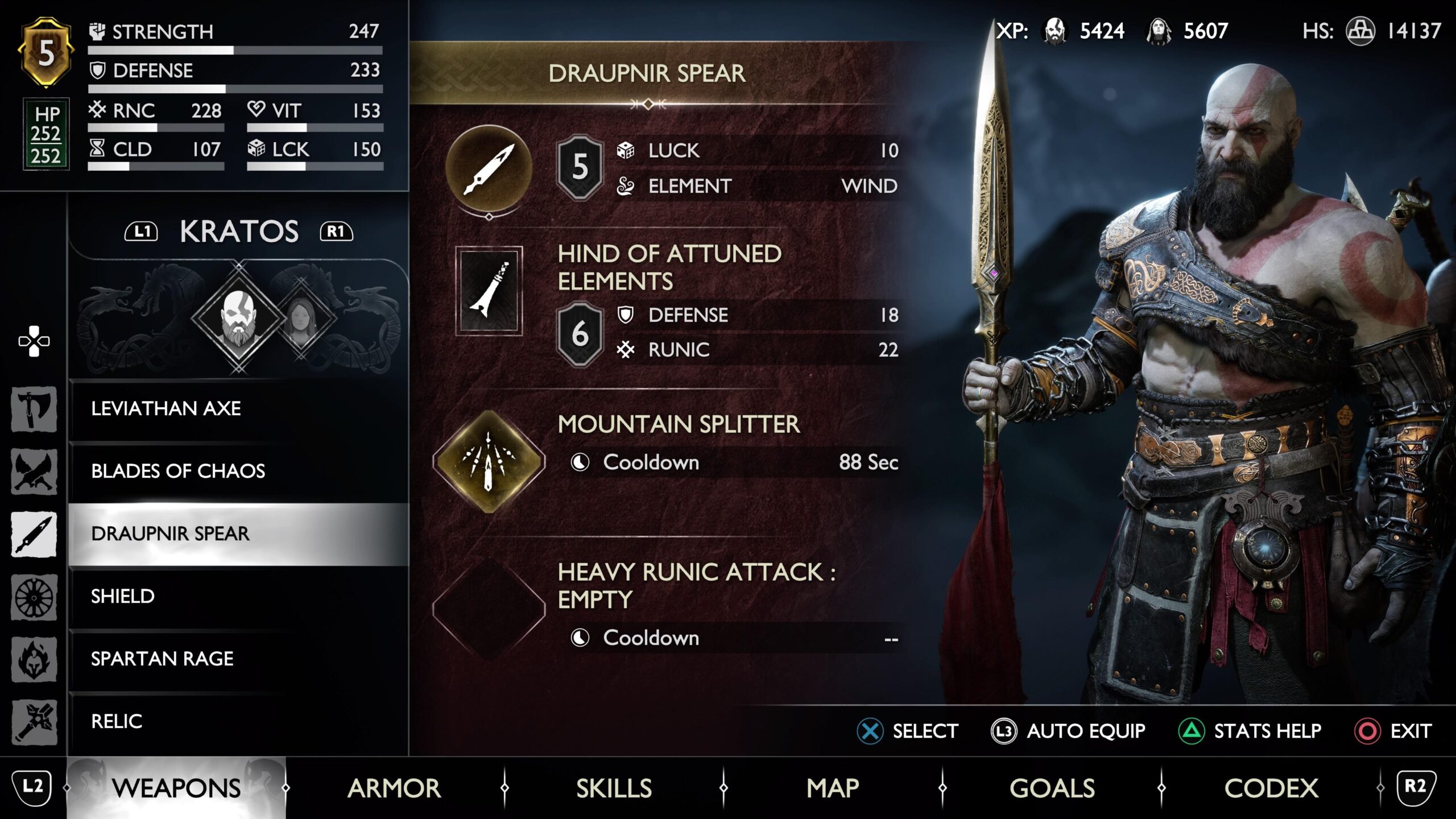The height and width of the screenshot is (819, 1456).
Task: Choose the Hind of Attuned Elements attachment slot
Action: point(489,291)
